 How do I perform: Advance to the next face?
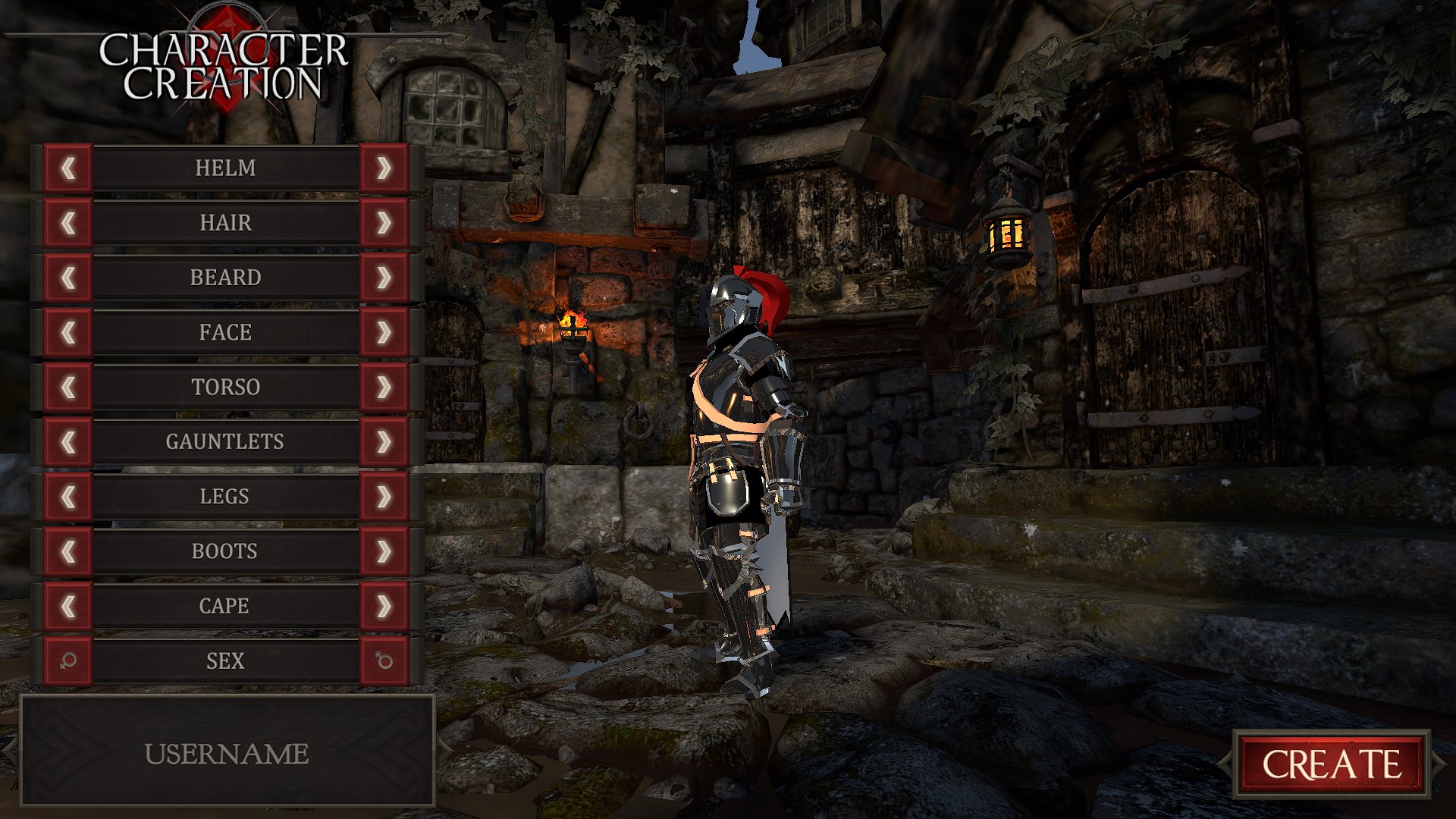pyautogui.click(x=384, y=332)
